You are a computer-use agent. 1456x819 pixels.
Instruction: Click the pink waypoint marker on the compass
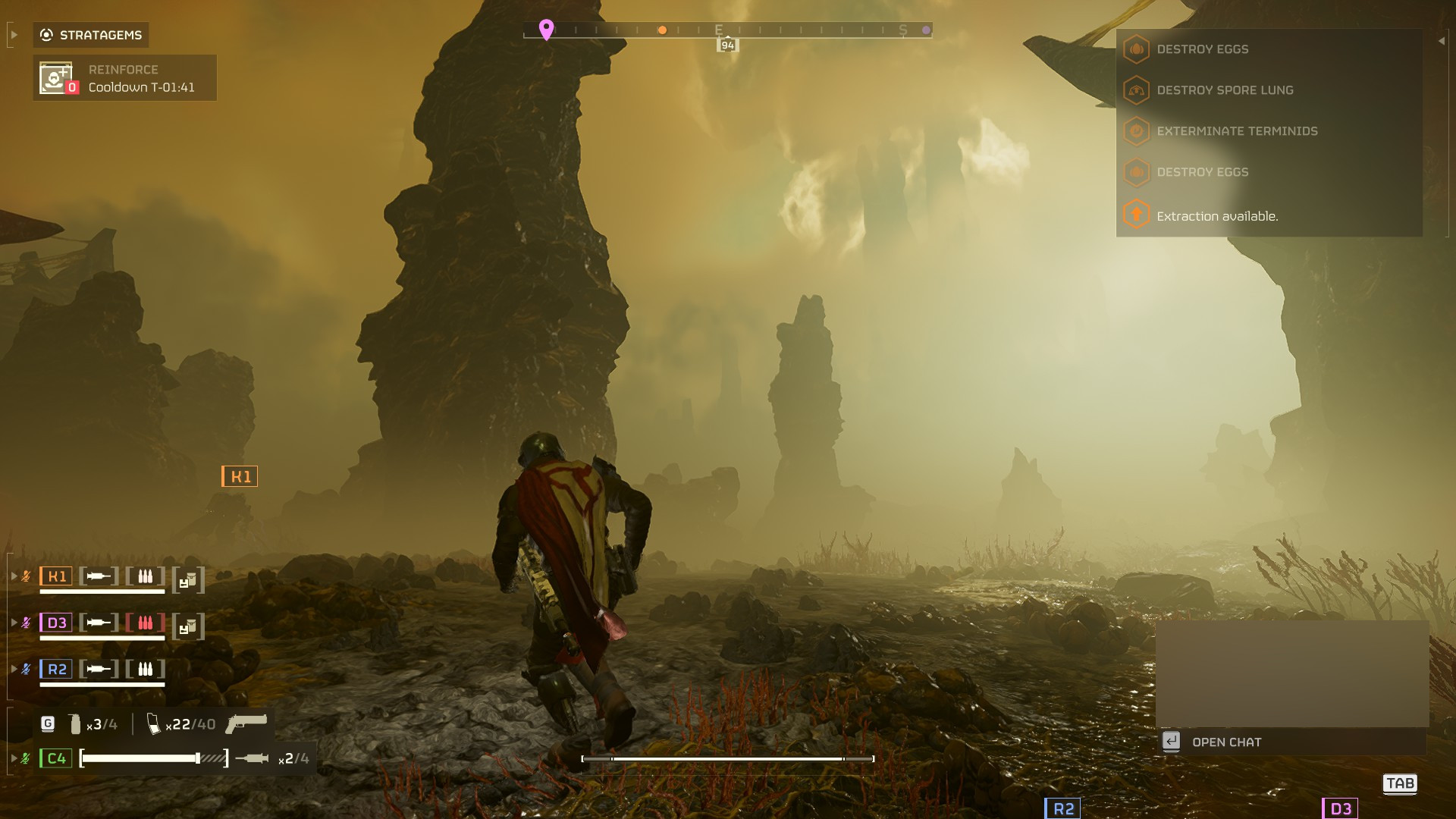click(545, 27)
